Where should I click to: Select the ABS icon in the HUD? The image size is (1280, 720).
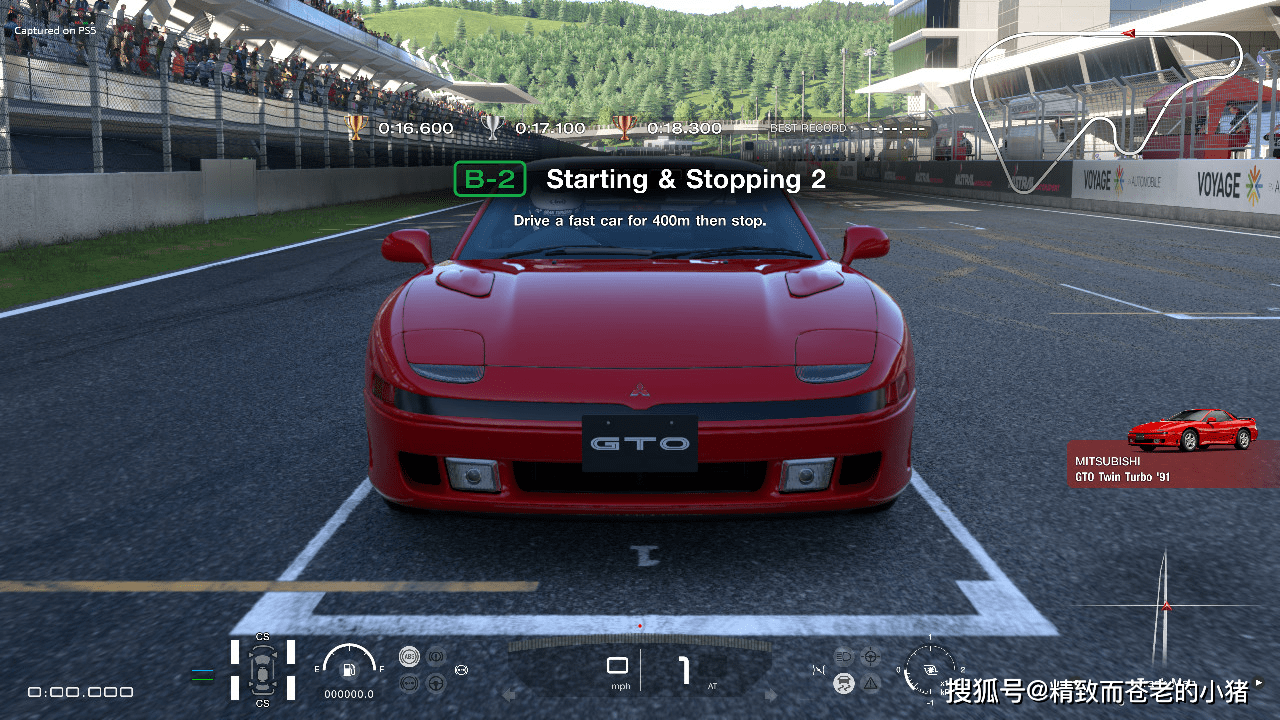(408, 655)
